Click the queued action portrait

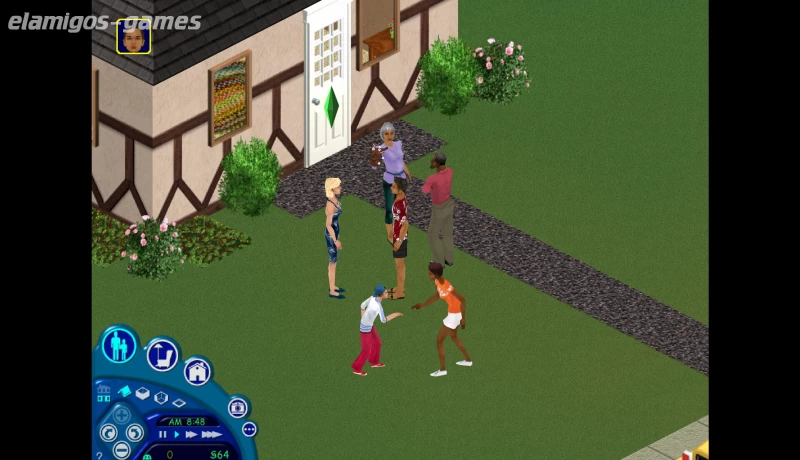point(133,36)
